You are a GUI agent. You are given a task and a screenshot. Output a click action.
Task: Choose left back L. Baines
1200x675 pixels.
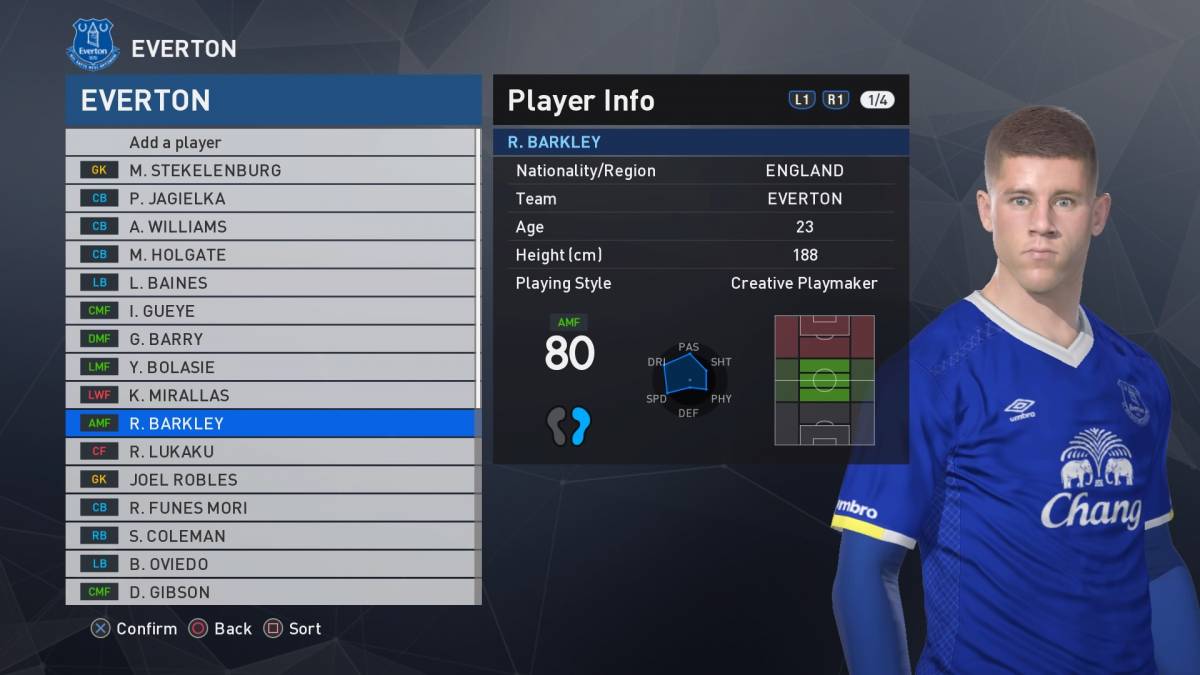click(x=272, y=283)
